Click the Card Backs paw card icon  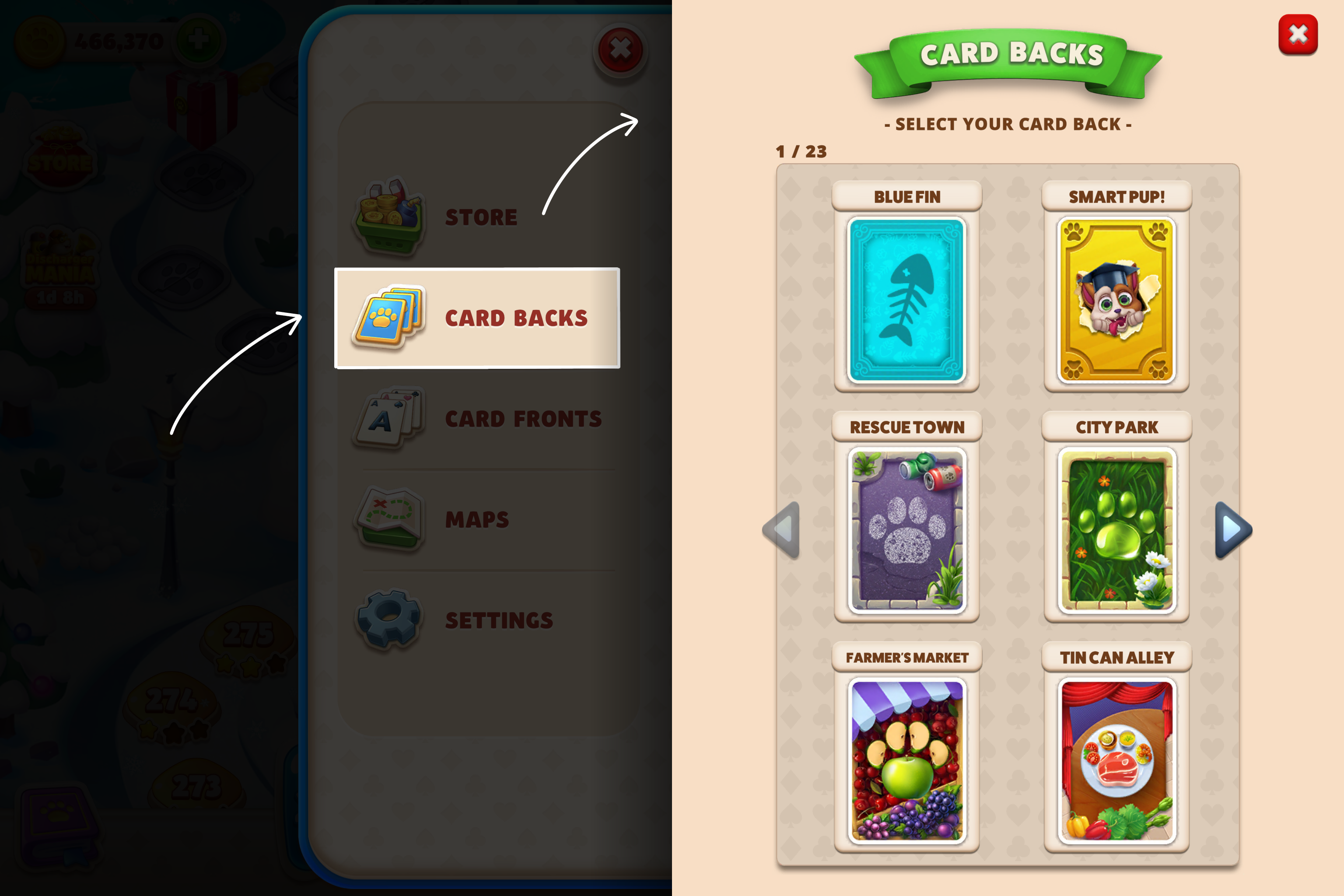388,319
